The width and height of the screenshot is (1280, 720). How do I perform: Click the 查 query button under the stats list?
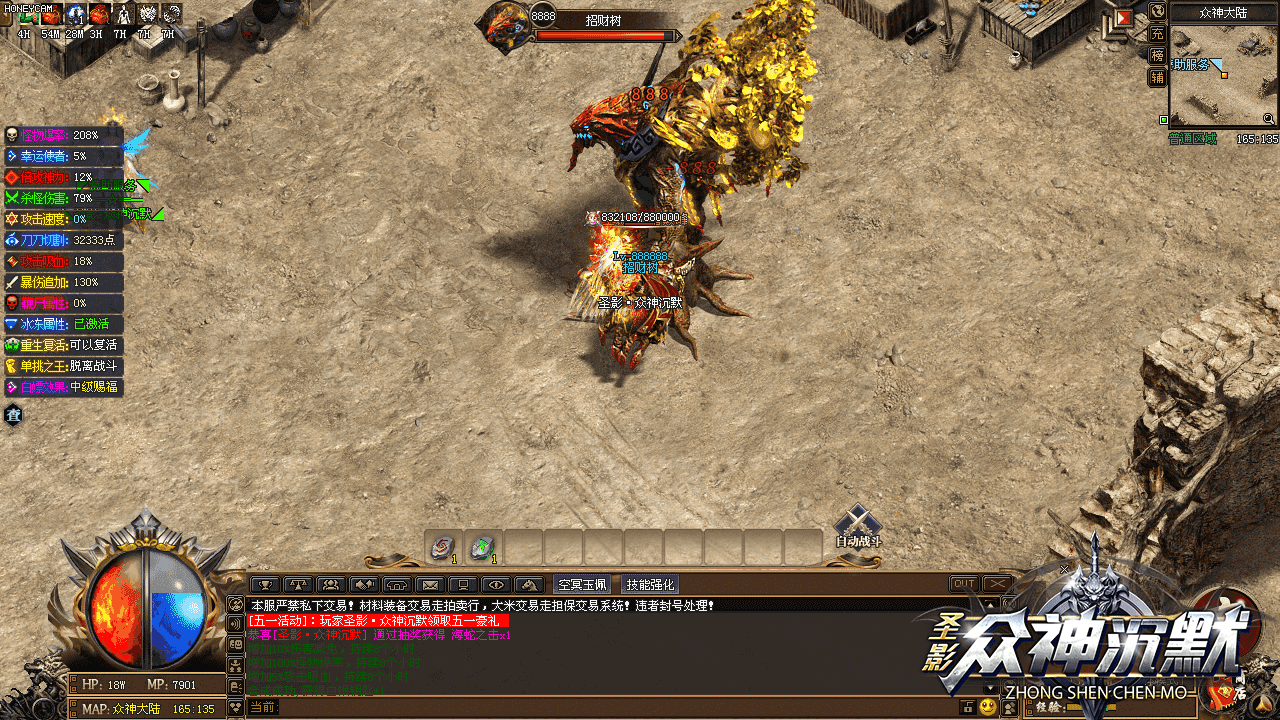coord(14,415)
